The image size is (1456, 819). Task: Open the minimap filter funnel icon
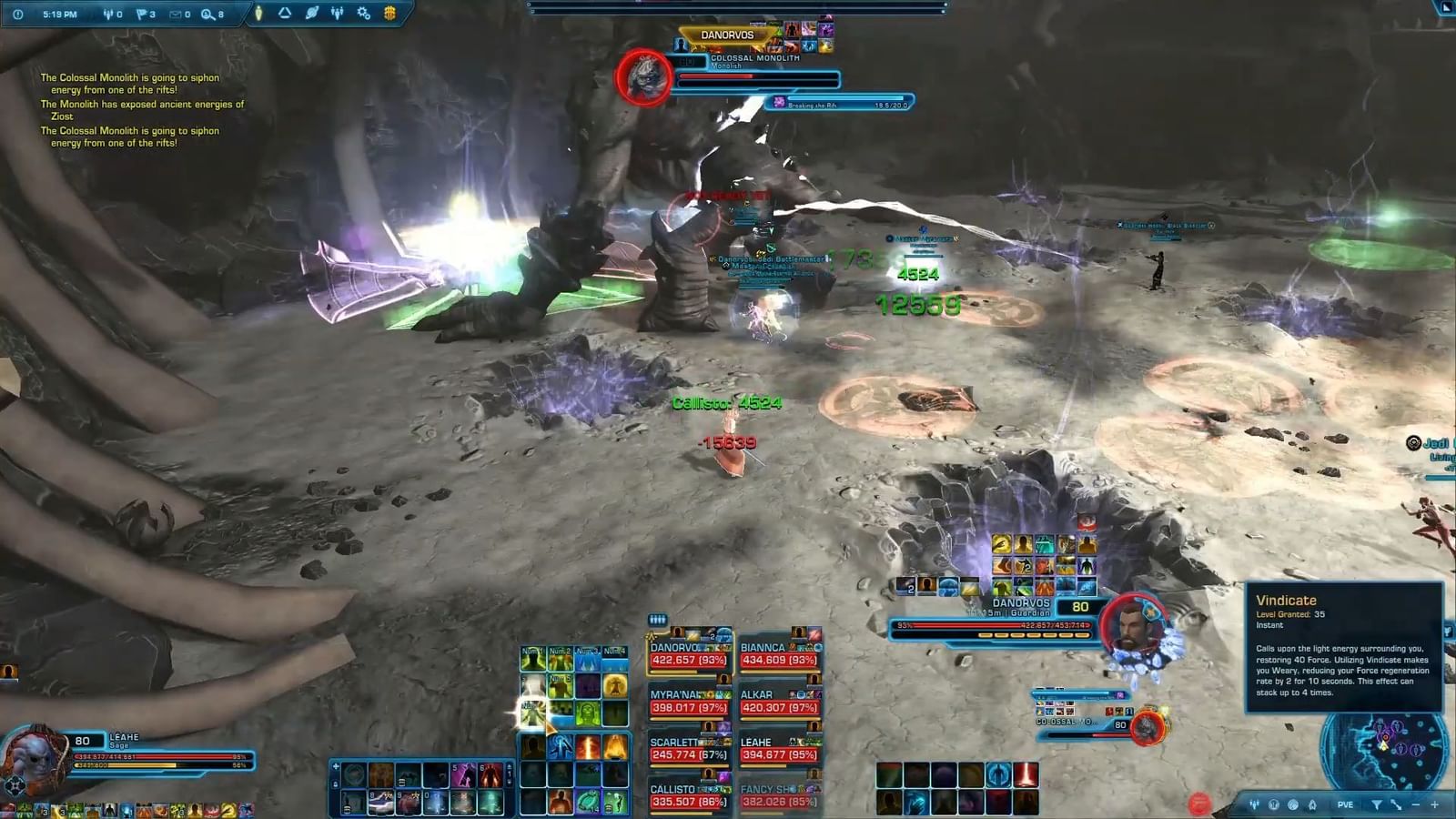(x=1378, y=804)
